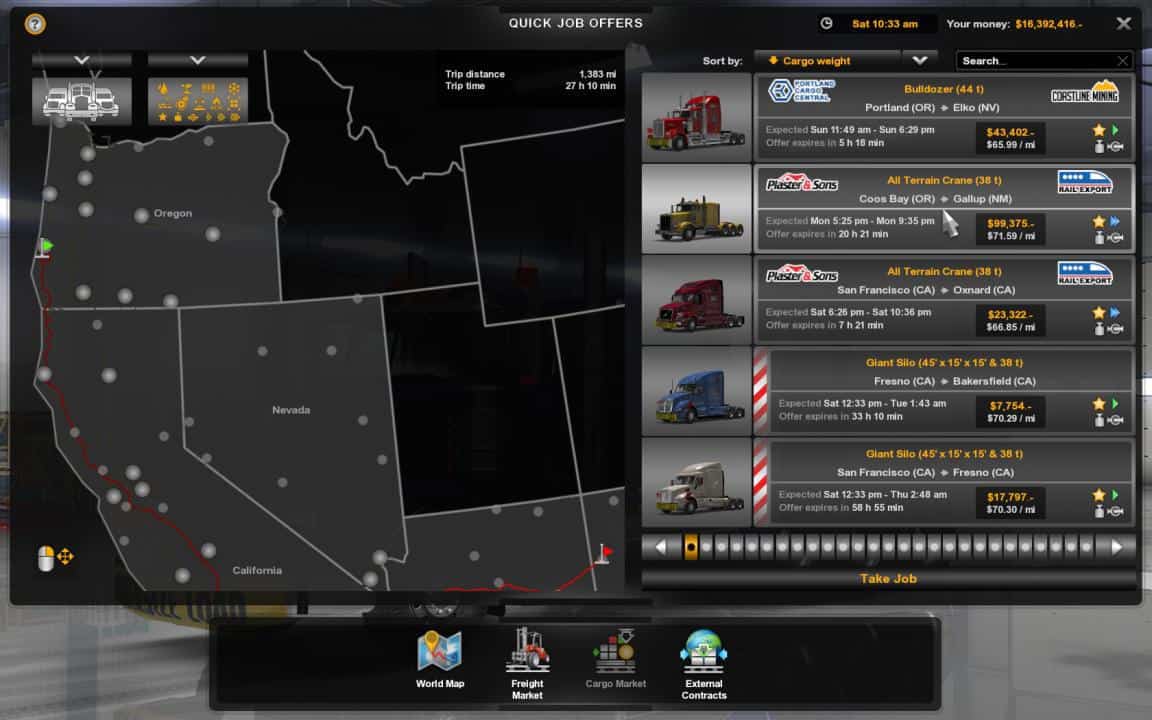Click the Take Job button

[x=888, y=579]
